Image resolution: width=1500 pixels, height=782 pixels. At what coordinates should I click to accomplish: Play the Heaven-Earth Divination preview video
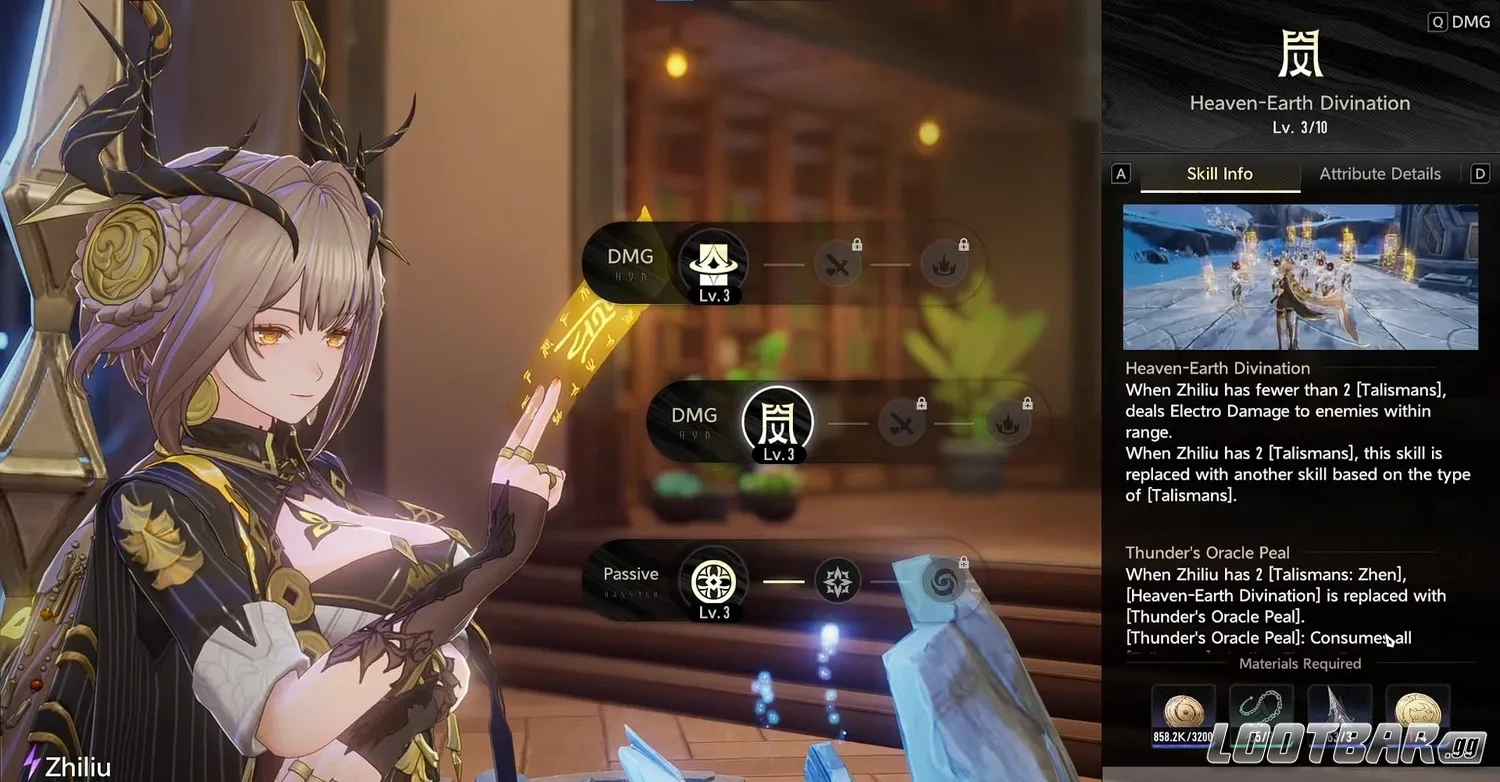1300,277
